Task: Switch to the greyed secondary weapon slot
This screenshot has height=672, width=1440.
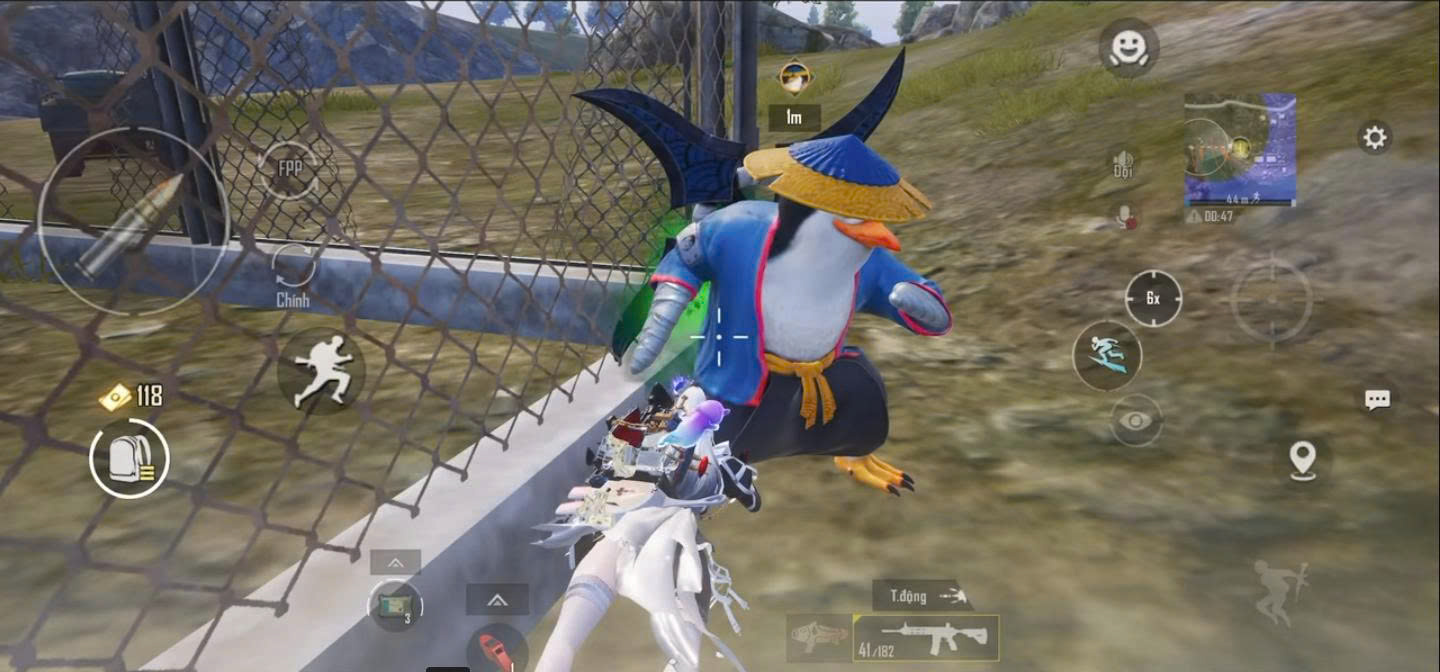Action: 819,637
